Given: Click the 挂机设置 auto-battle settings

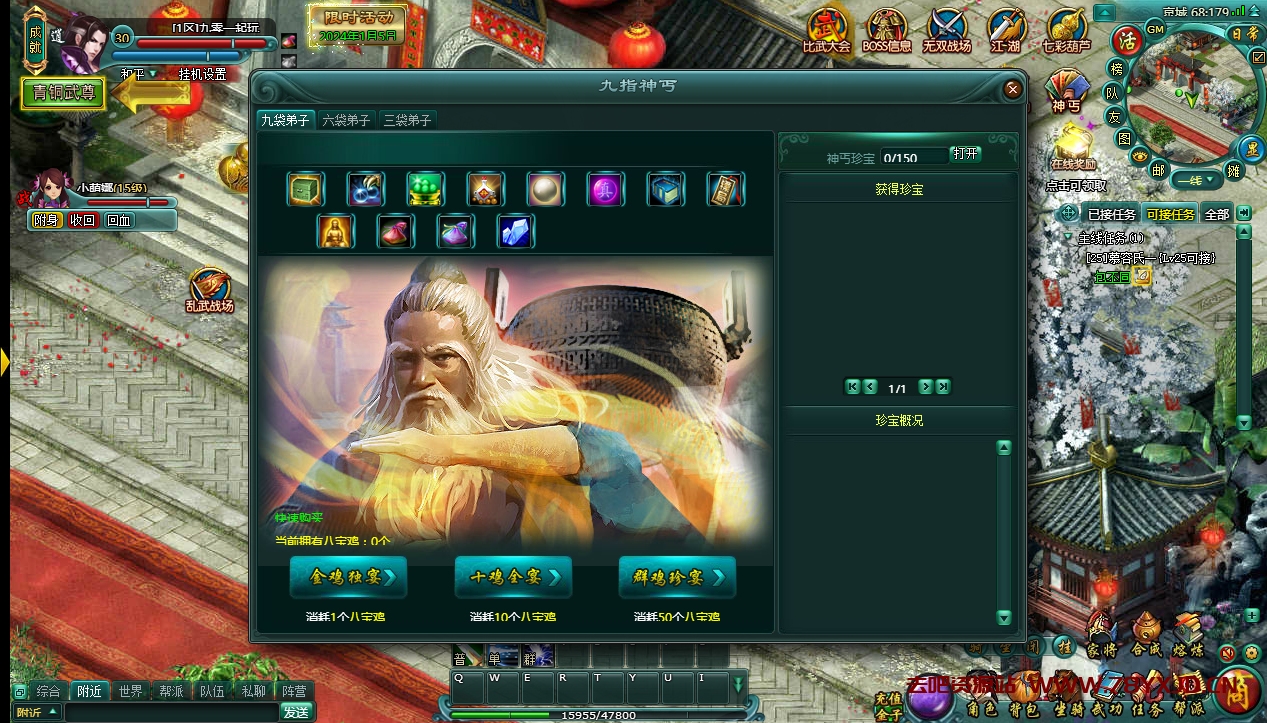Looking at the screenshot, I should [x=202, y=74].
